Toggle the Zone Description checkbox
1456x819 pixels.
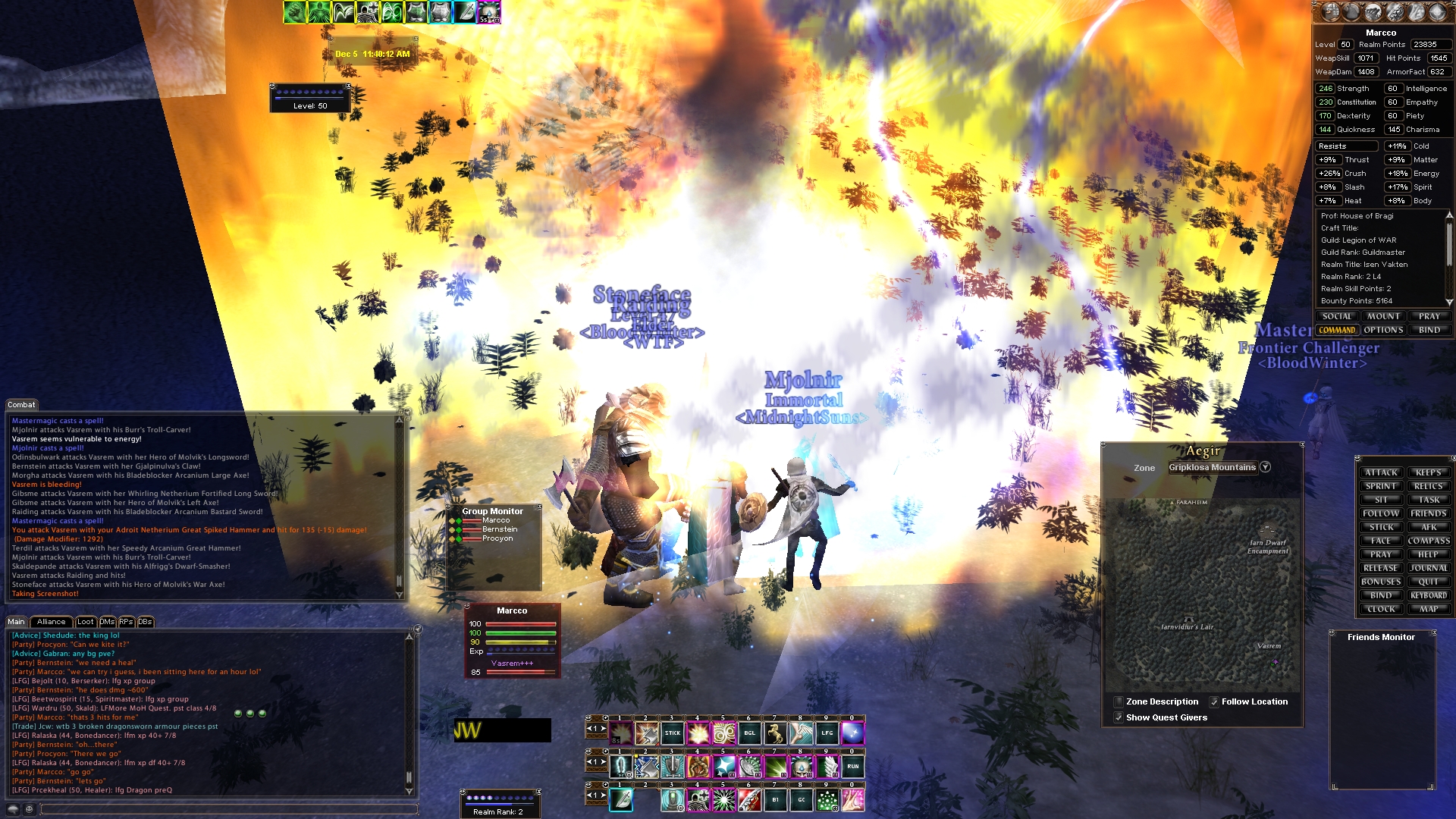(1119, 702)
